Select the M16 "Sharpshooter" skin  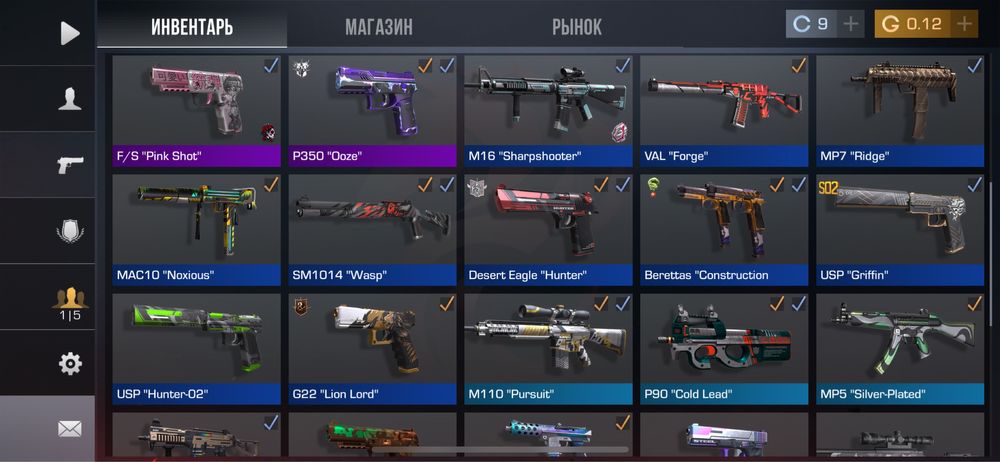pyautogui.click(x=548, y=108)
